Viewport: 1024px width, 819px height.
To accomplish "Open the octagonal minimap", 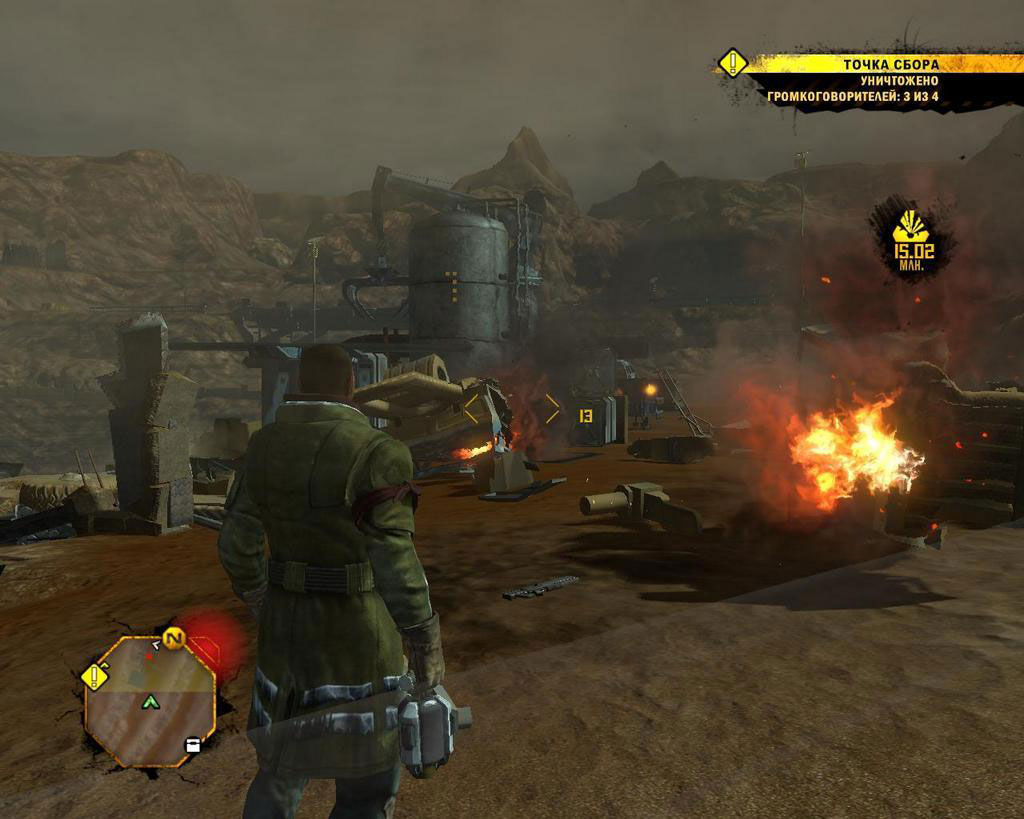I will pos(149,700).
